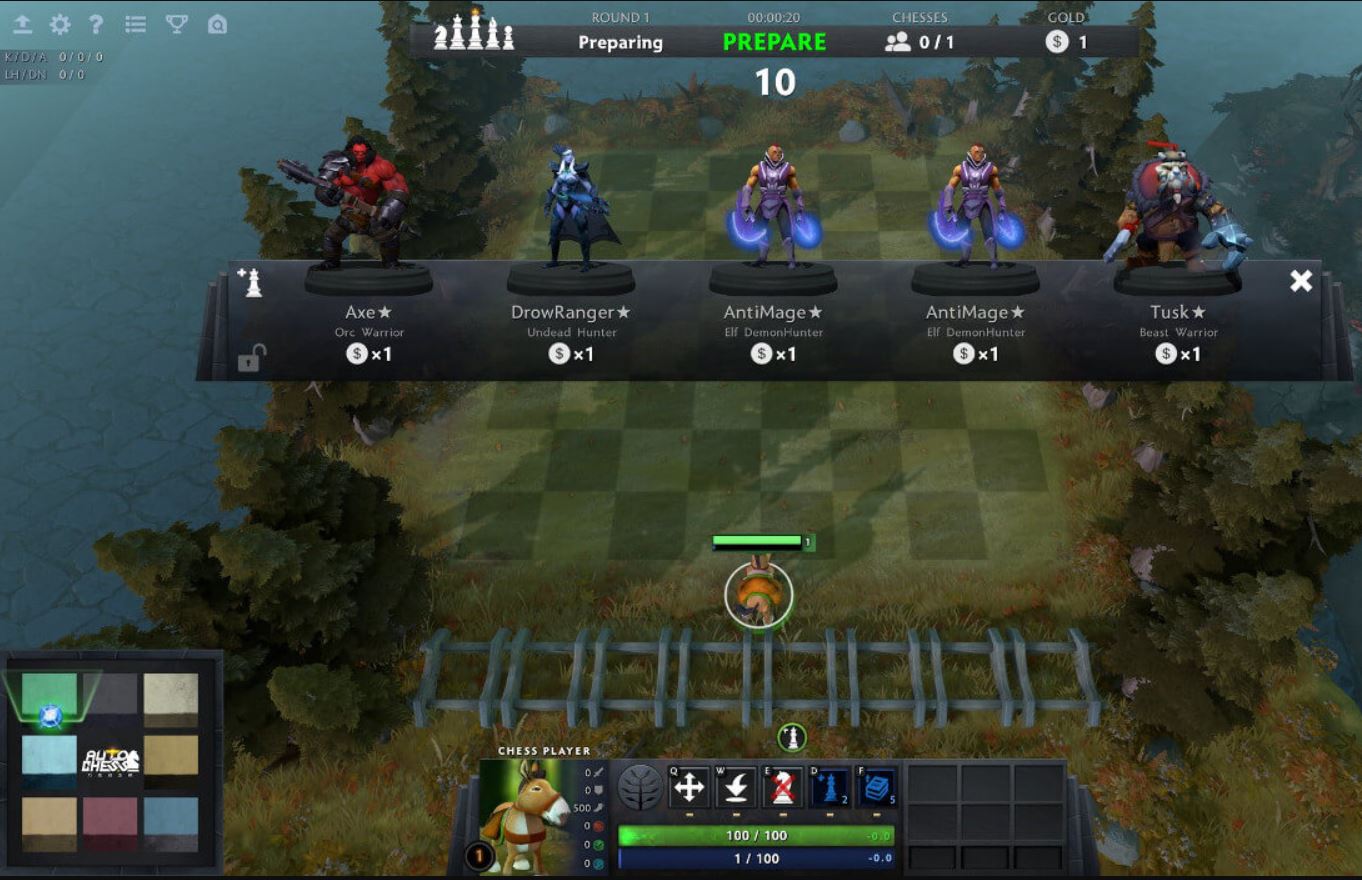Click the green chess pawn icon above HUD
The width and height of the screenshot is (1362, 880).
(792, 738)
